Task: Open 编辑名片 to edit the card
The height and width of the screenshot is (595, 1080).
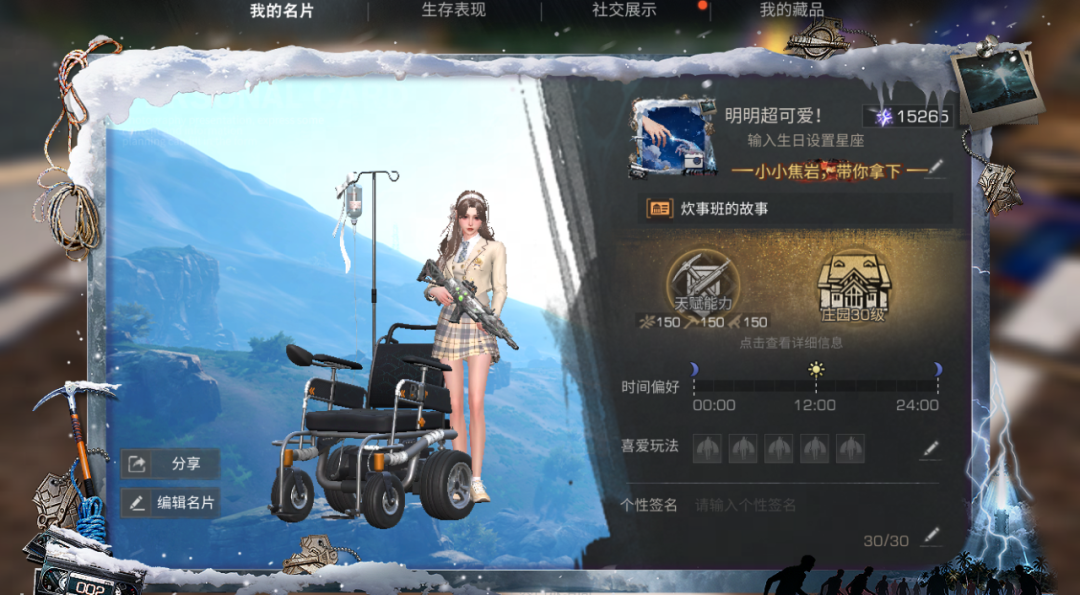Action: point(171,503)
